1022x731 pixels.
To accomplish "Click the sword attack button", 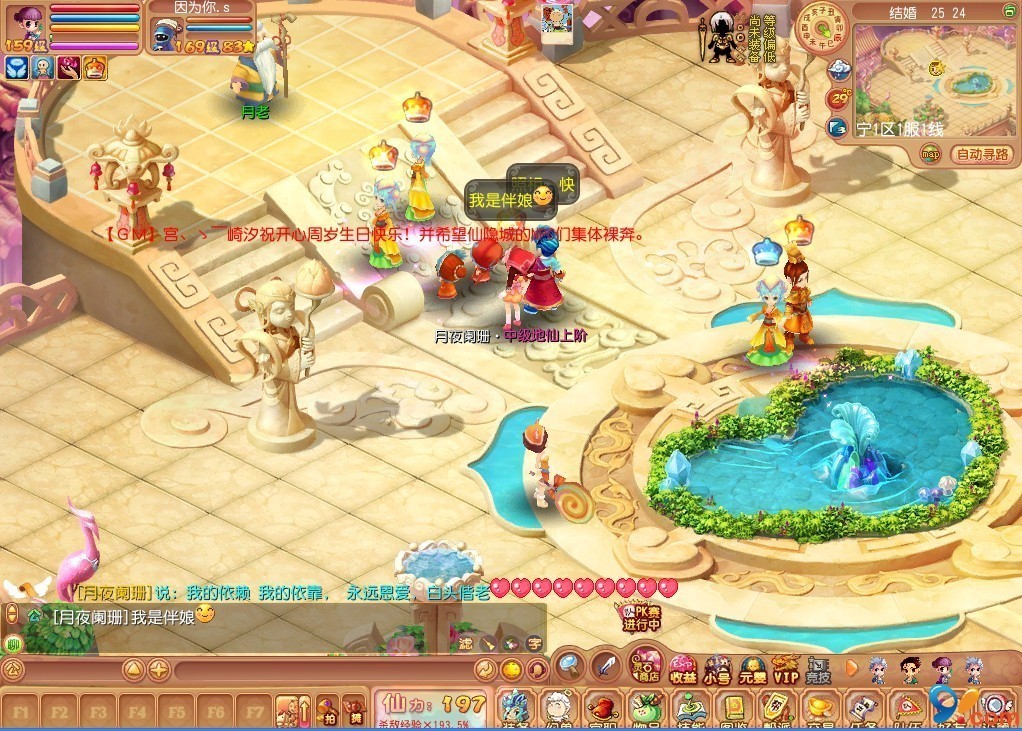I will click(605, 665).
